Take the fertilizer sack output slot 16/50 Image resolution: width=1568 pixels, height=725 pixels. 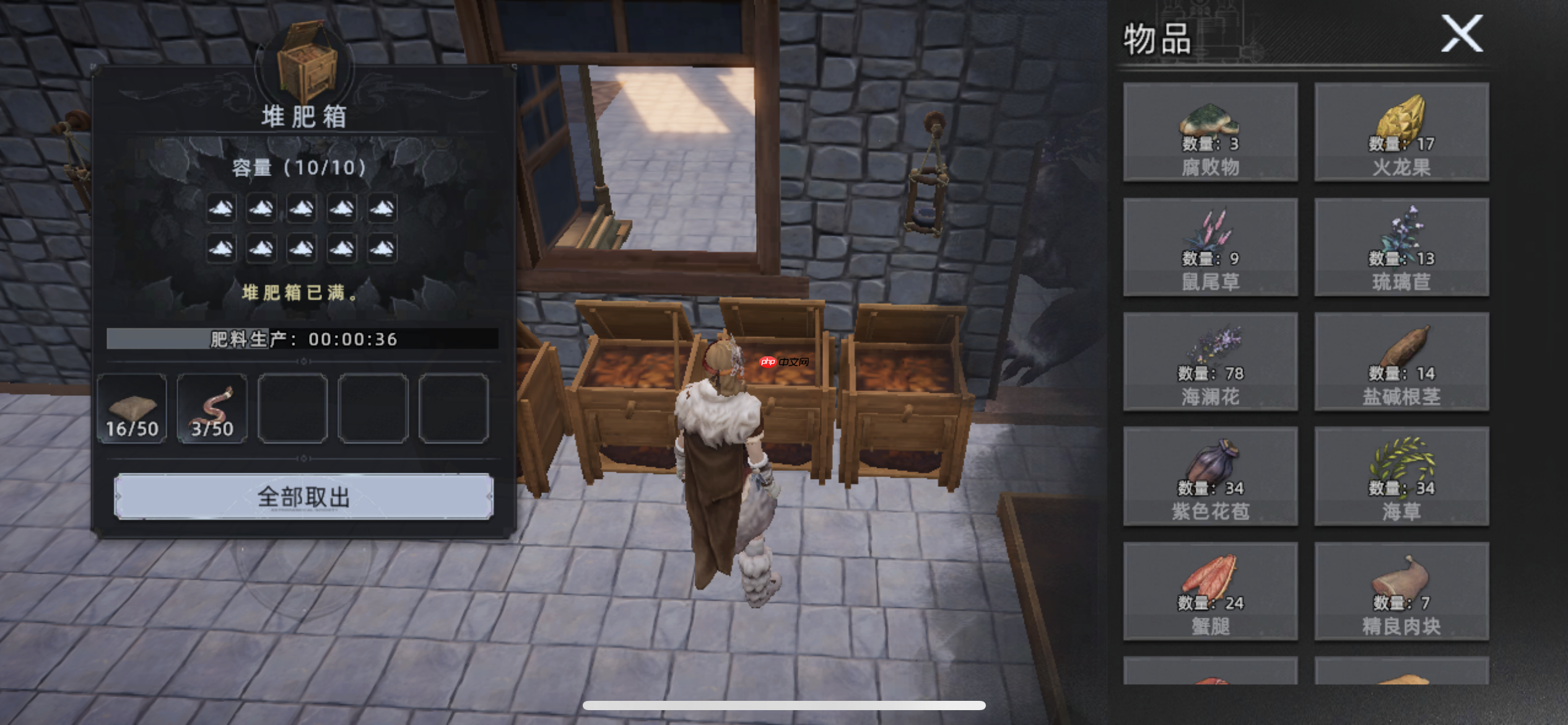click(x=132, y=408)
